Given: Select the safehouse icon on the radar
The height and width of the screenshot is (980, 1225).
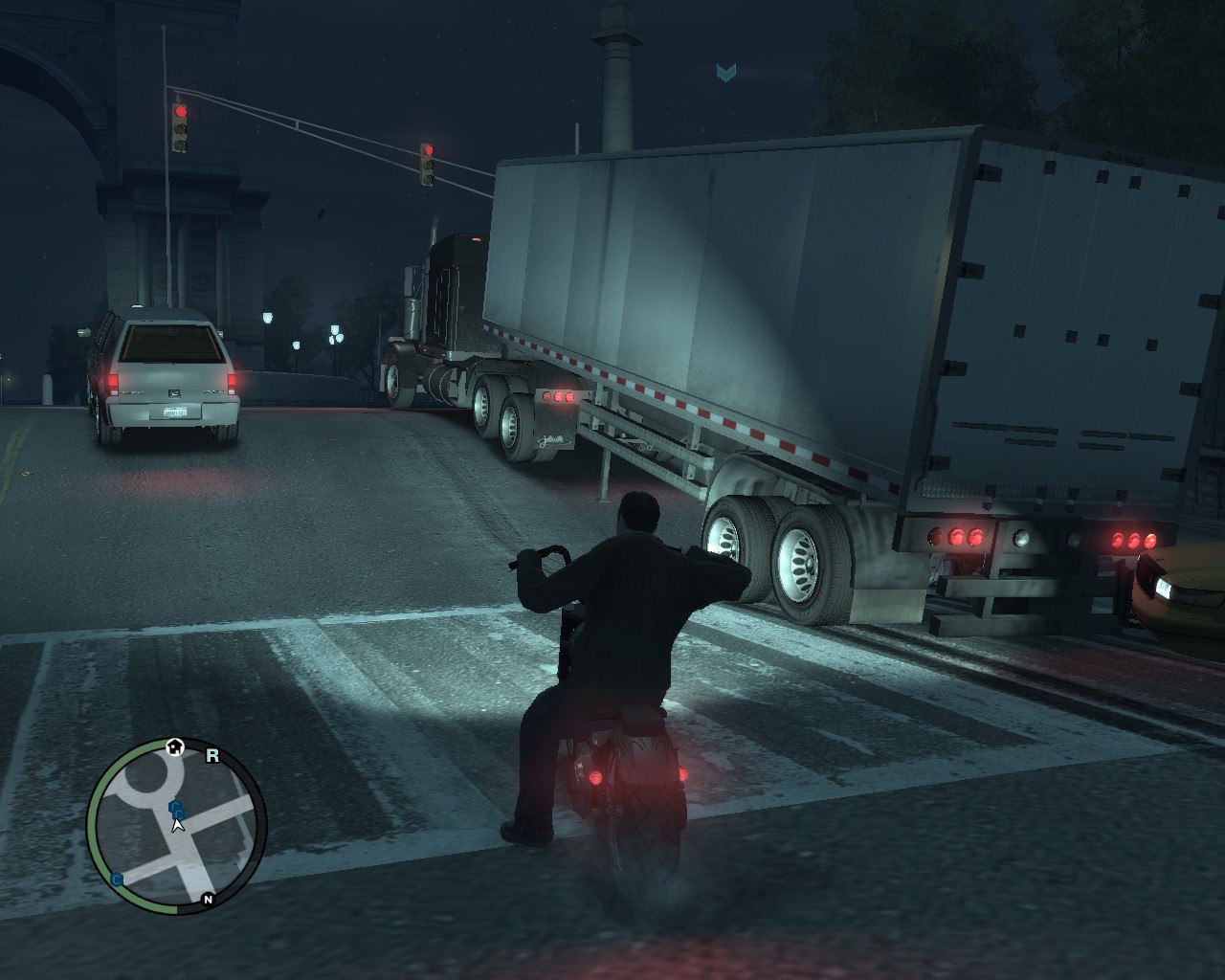Looking at the screenshot, I should click(x=174, y=746).
